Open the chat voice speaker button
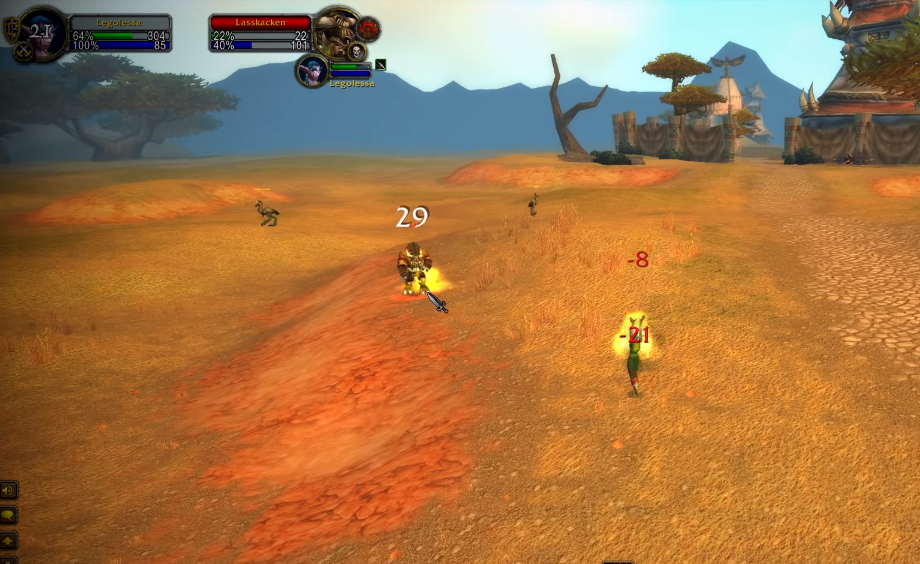This screenshot has width=920, height=564. [x=9, y=490]
